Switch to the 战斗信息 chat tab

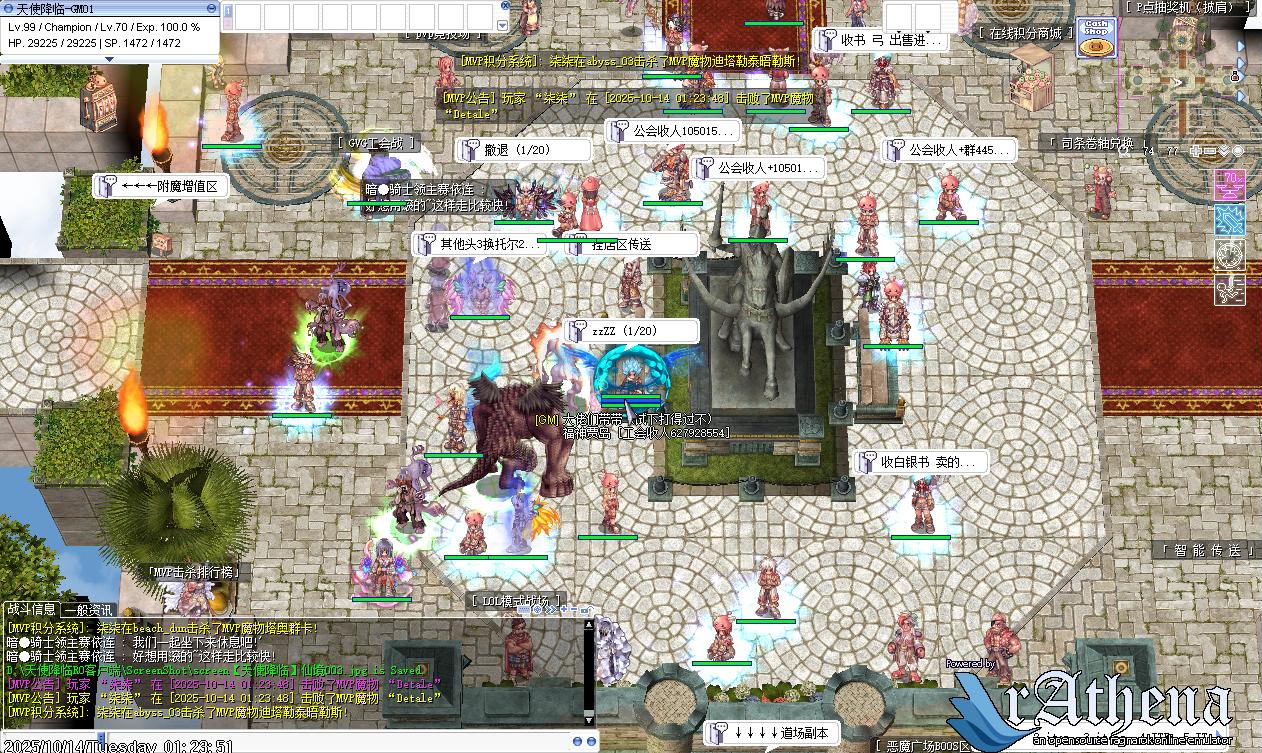(31, 609)
